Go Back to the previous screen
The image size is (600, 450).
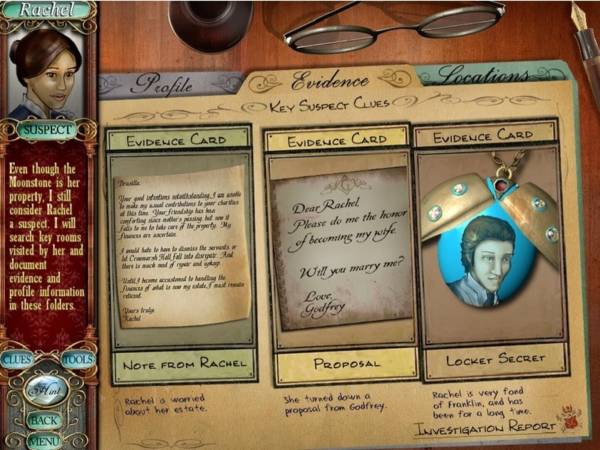click(x=43, y=421)
